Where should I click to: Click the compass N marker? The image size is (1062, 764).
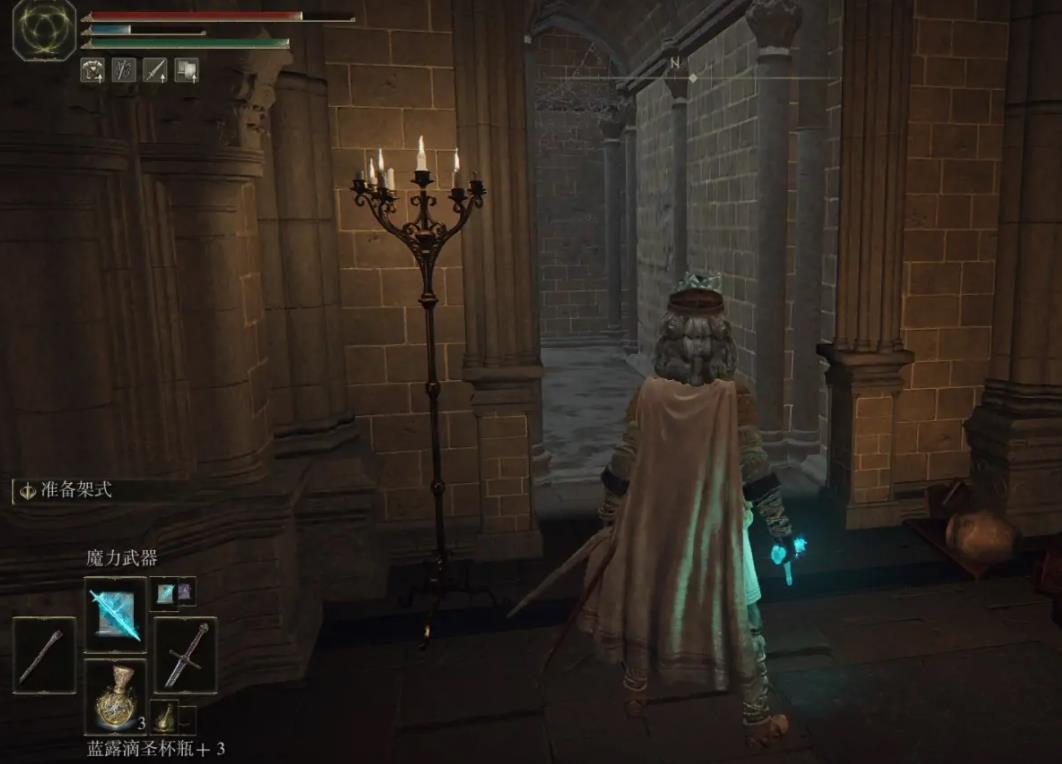675,63
